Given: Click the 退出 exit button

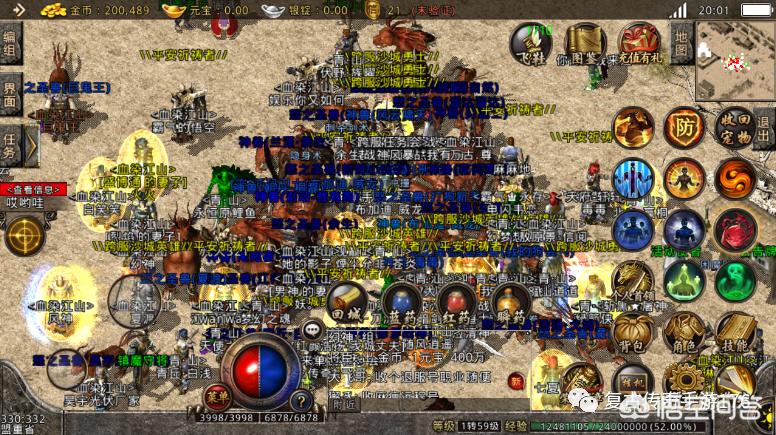Looking at the screenshot, I should pos(764,128).
